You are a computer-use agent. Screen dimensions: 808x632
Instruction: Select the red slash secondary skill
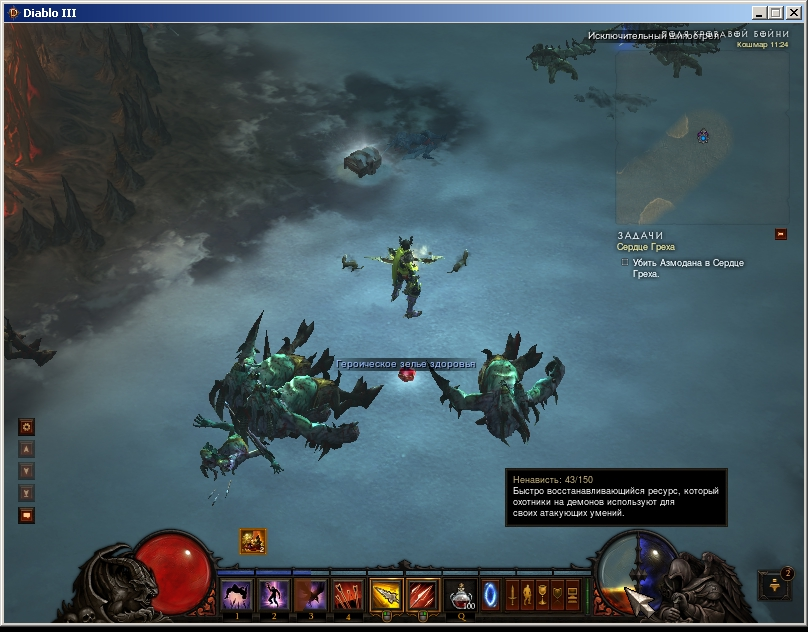pyautogui.click(x=423, y=595)
